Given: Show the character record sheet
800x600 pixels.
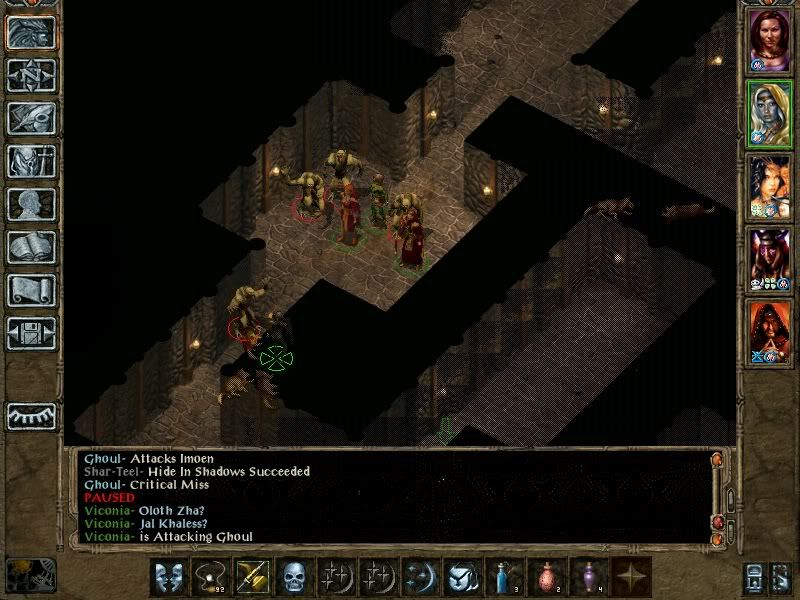Looking at the screenshot, I should click(x=31, y=204).
